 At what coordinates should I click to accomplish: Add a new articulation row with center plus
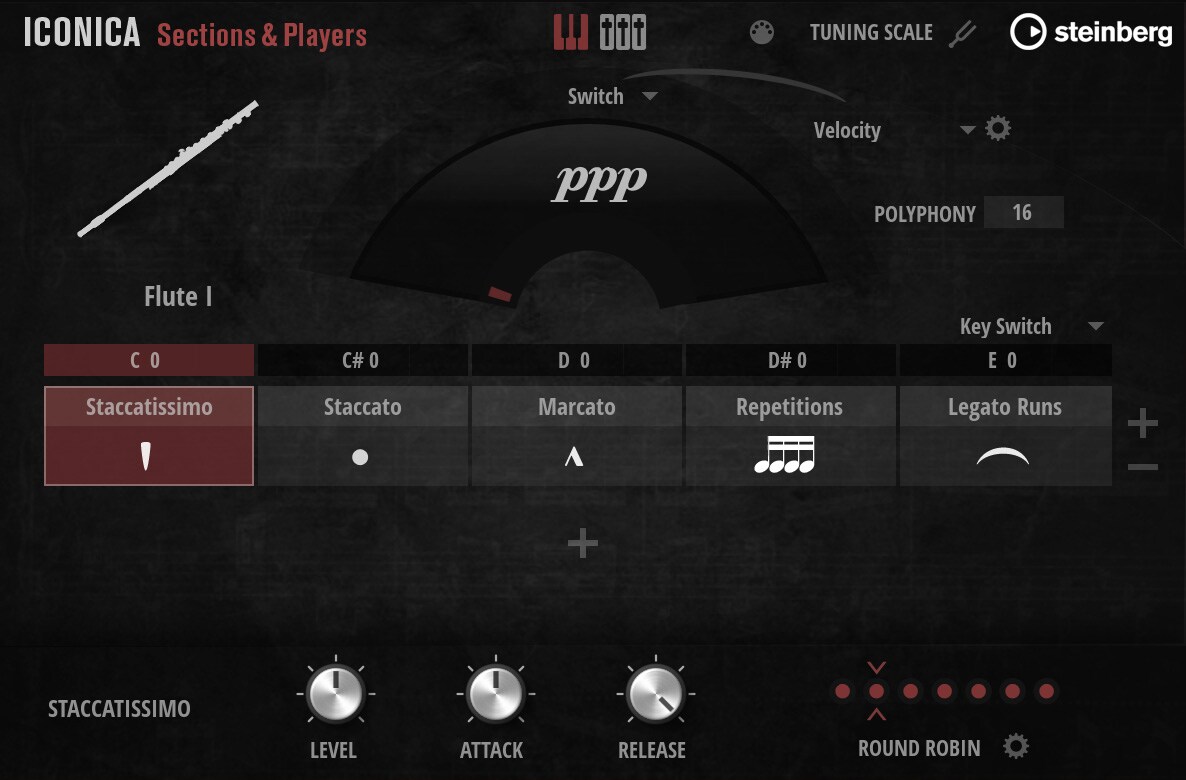pyautogui.click(x=582, y=543)
